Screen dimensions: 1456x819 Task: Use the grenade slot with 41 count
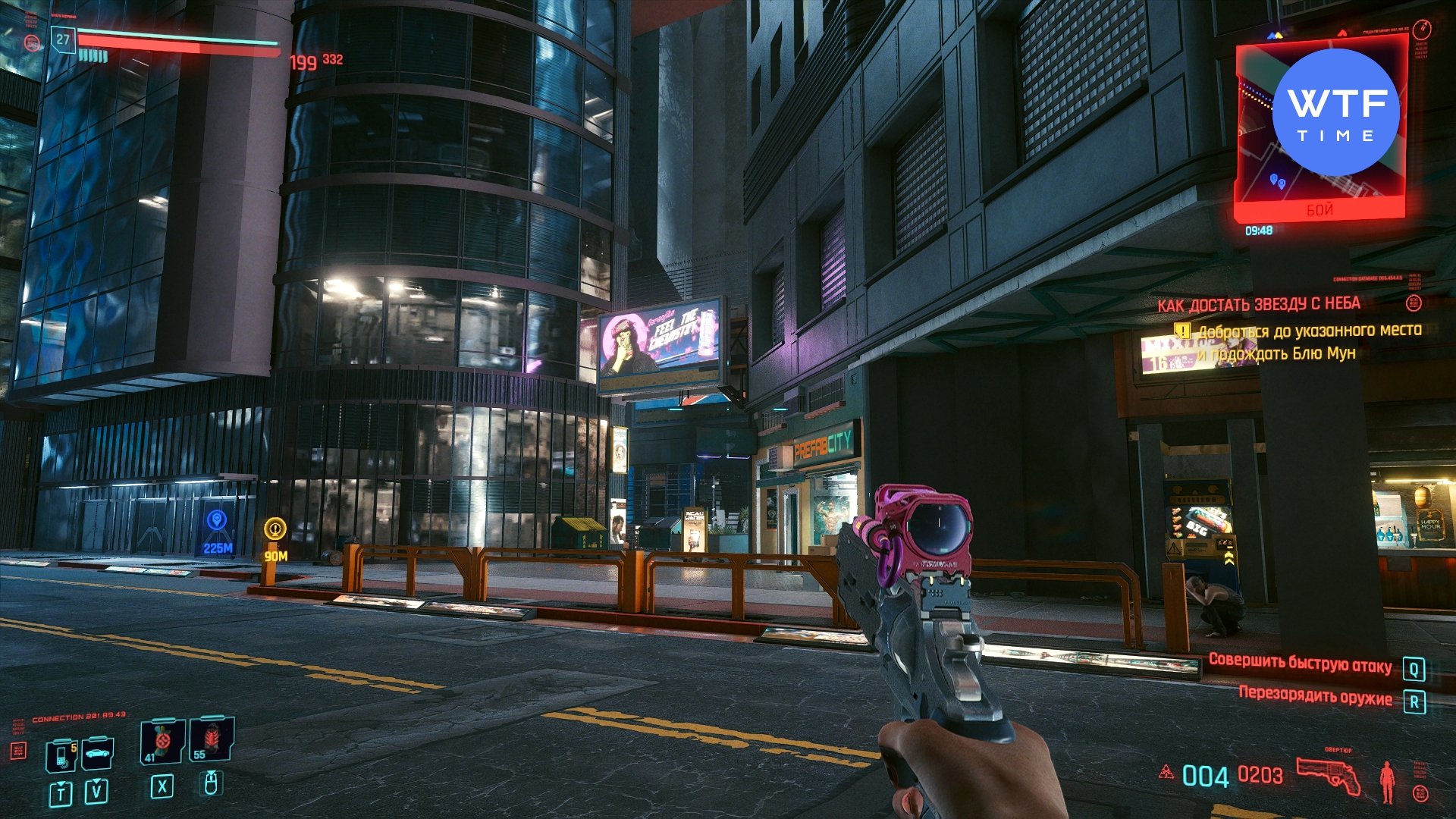[162, 741]
